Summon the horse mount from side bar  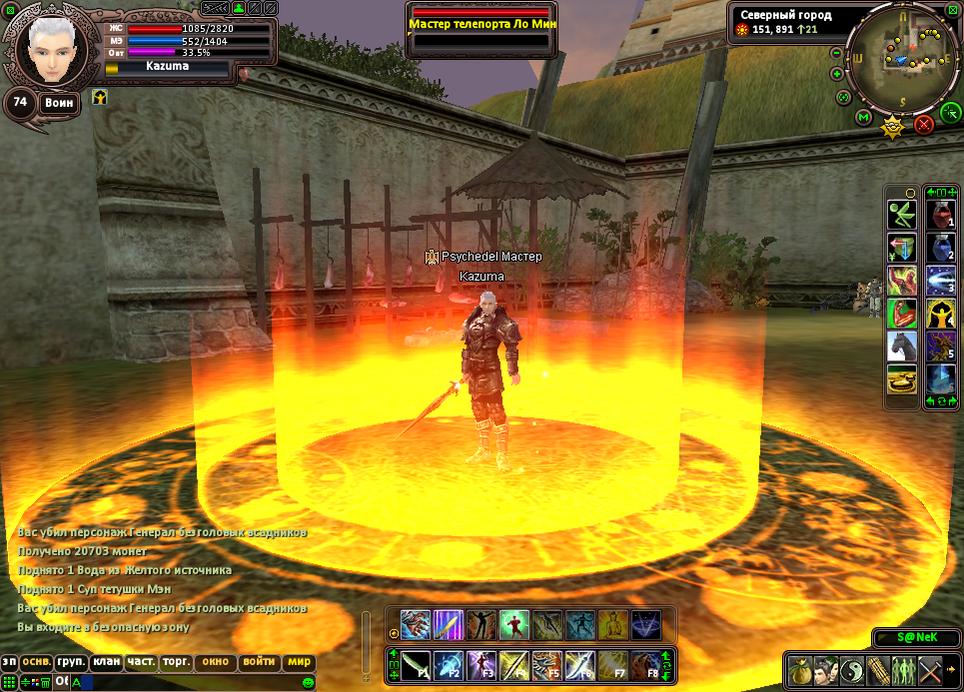point(901,345)
